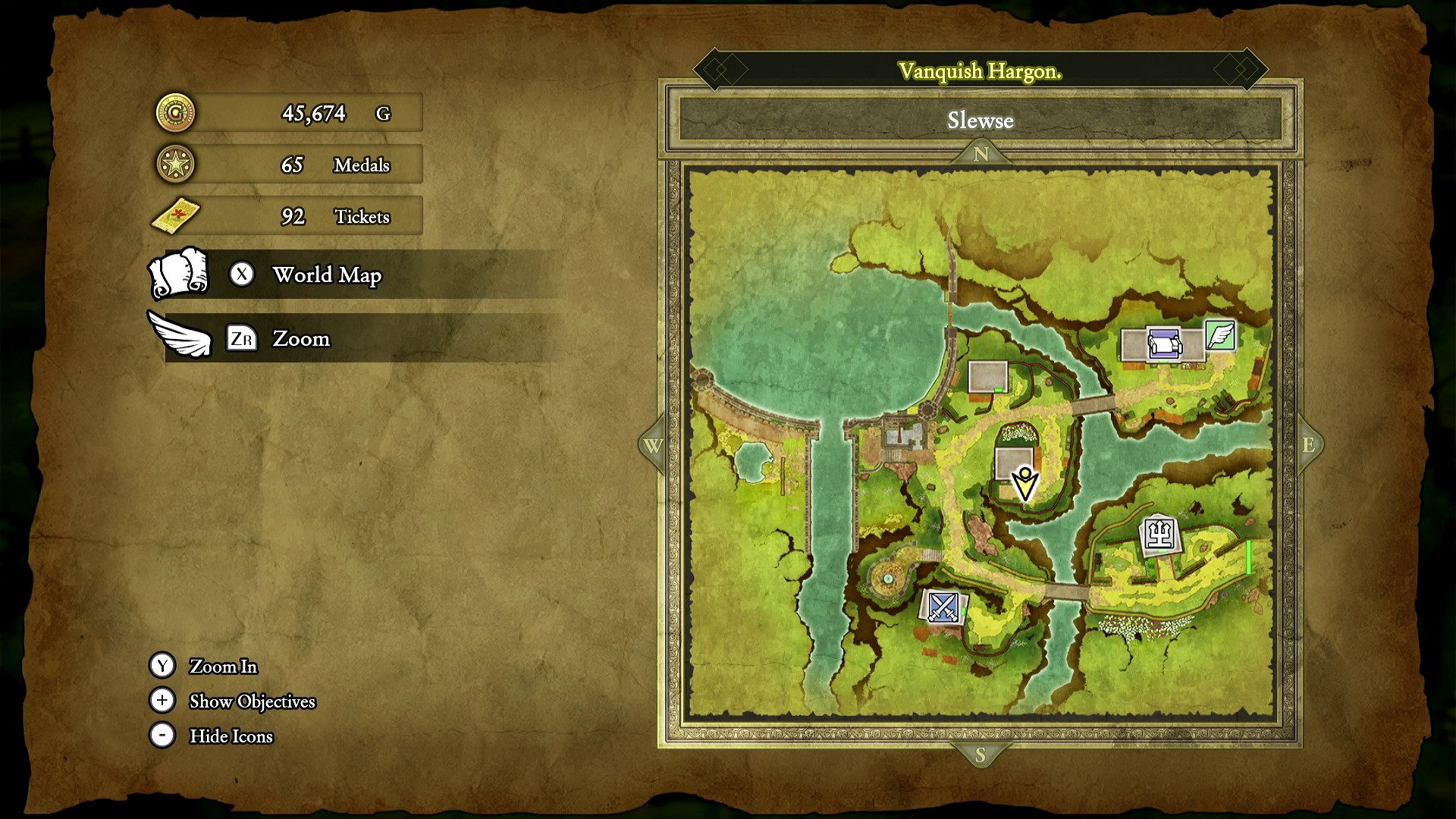Move map view with the E arrow
The image size is (1456, 819).
1309,445
